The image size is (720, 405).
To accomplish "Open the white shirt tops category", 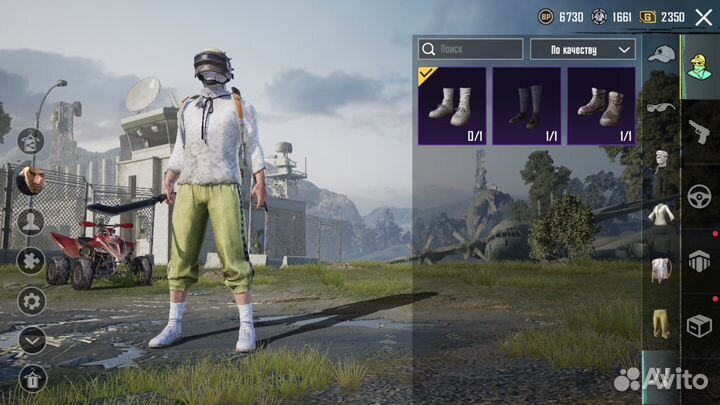I will (659, 213).
